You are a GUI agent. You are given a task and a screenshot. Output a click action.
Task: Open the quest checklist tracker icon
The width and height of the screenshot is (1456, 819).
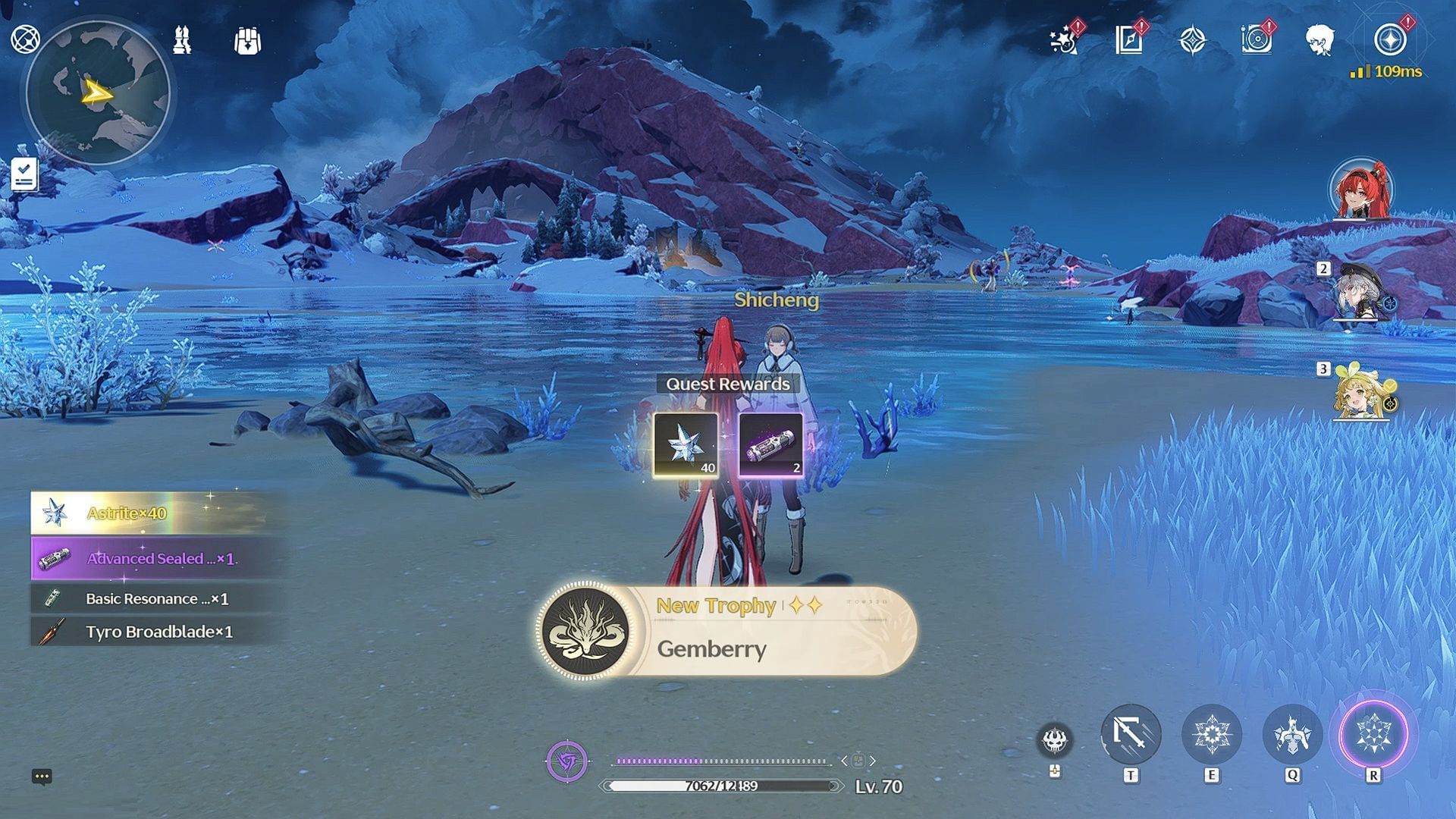[24, 174]
